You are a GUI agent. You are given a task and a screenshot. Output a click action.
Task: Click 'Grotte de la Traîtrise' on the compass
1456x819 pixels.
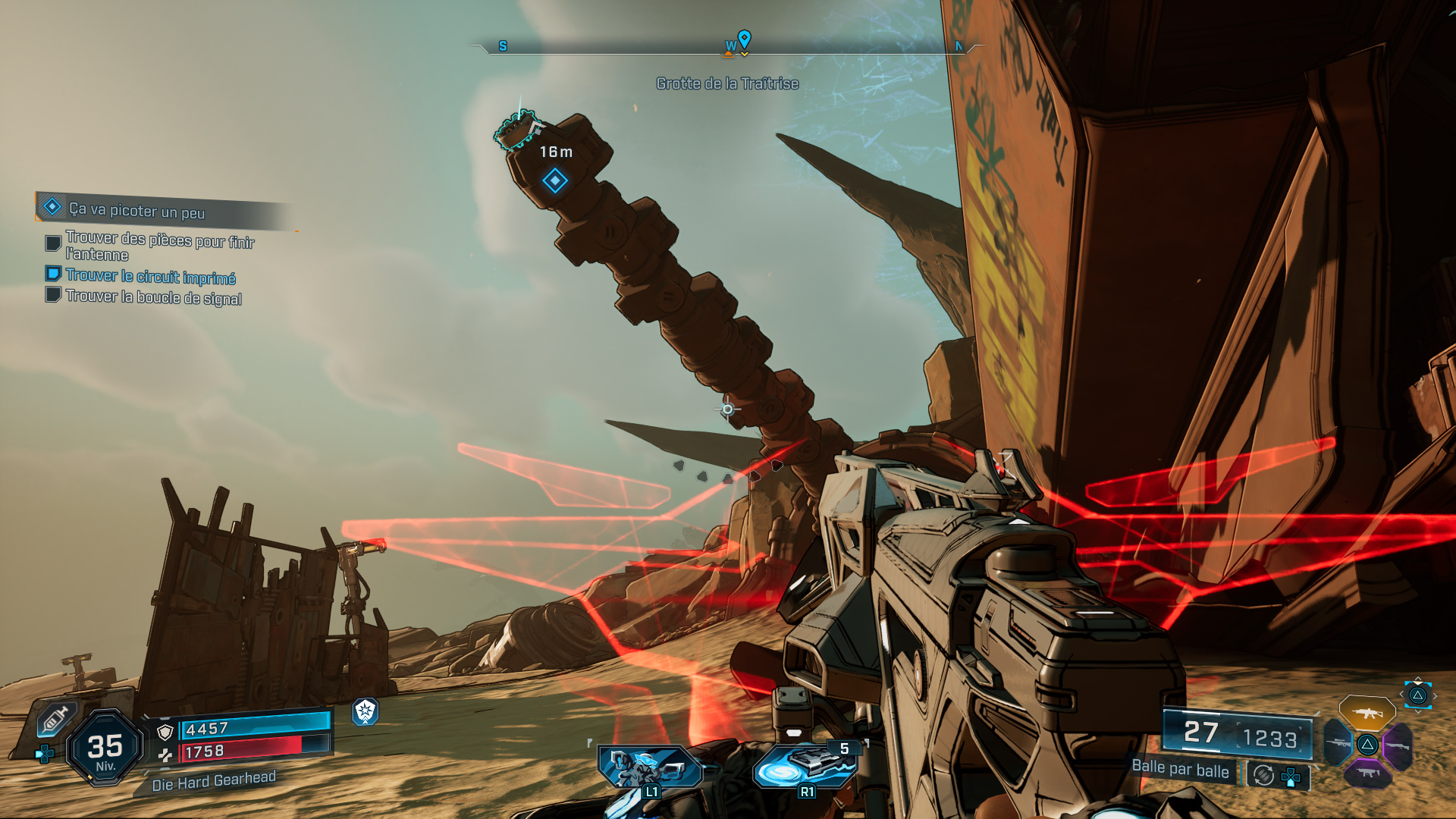[727, 83]
